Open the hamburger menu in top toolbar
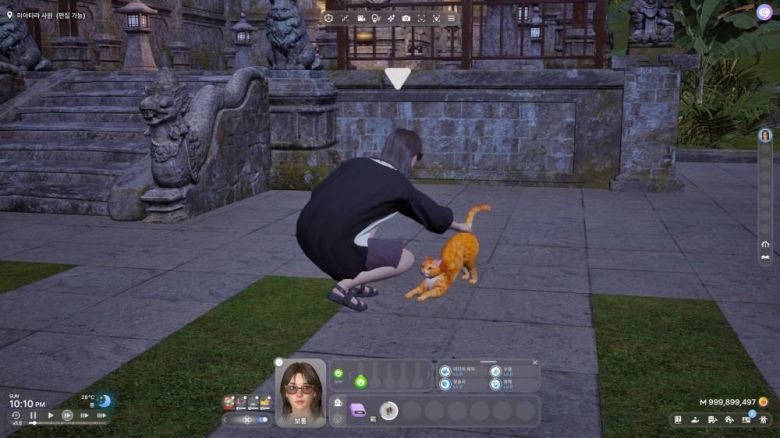 (x=451, y=18)
